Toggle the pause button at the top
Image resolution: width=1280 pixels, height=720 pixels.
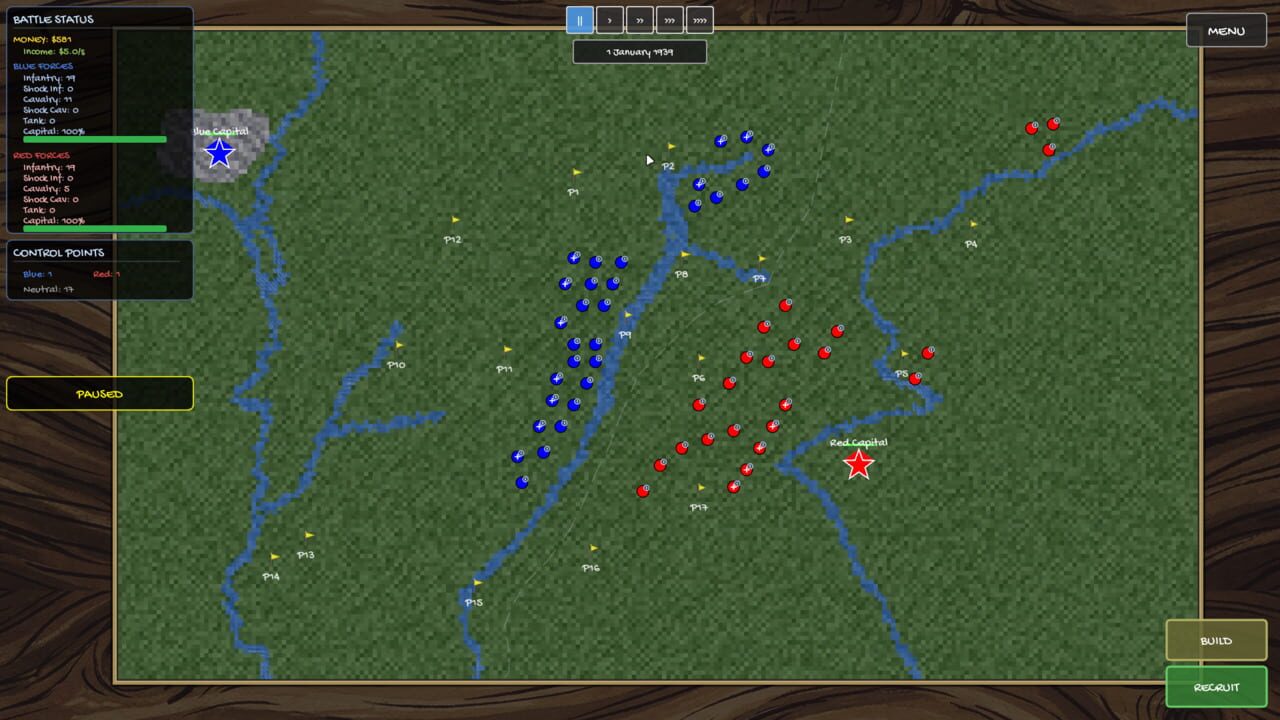580,19
